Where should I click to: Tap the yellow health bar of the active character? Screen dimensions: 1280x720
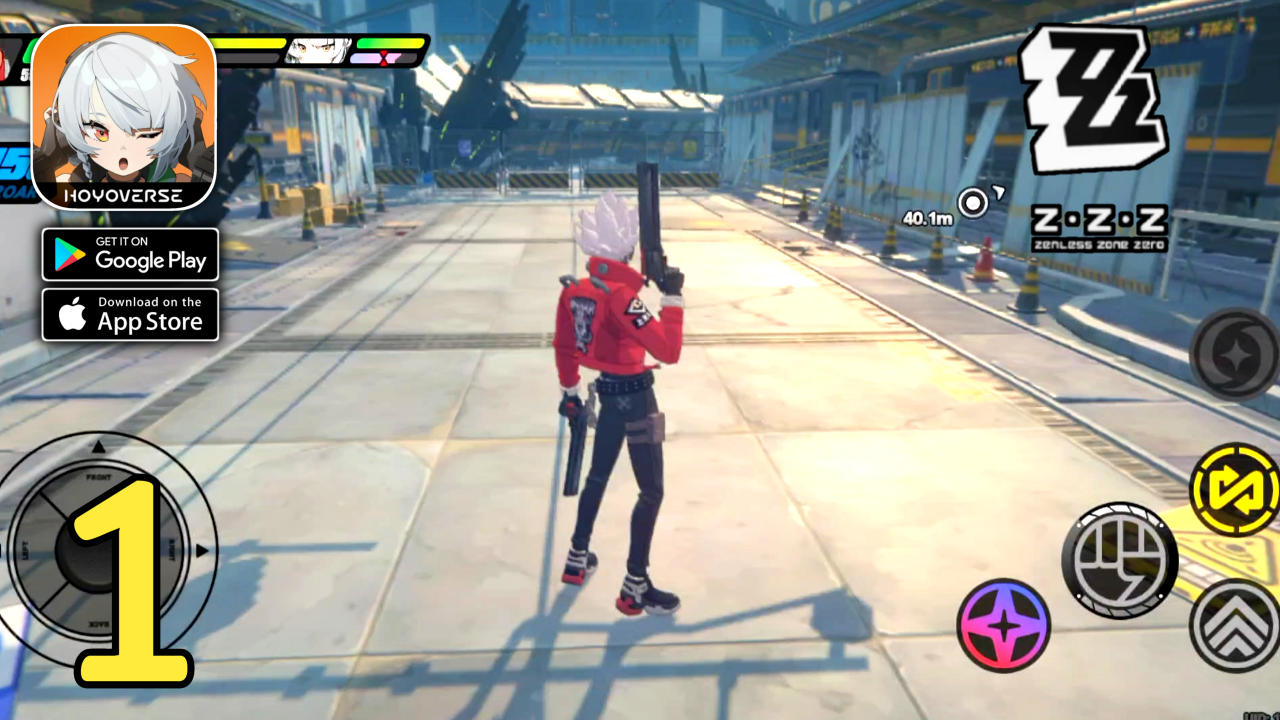click(x=250, y=43)
